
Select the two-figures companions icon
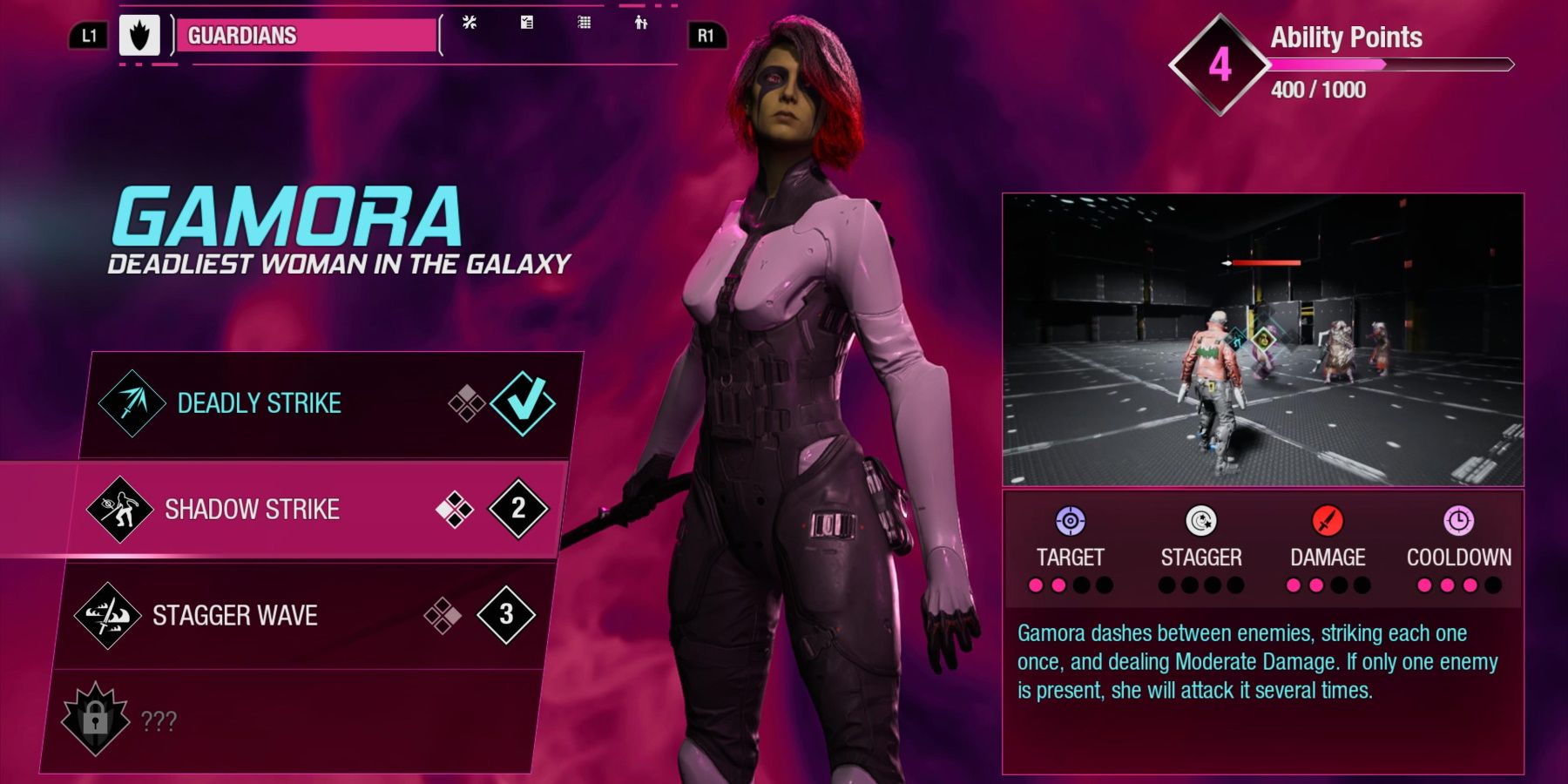pos(642,24)
